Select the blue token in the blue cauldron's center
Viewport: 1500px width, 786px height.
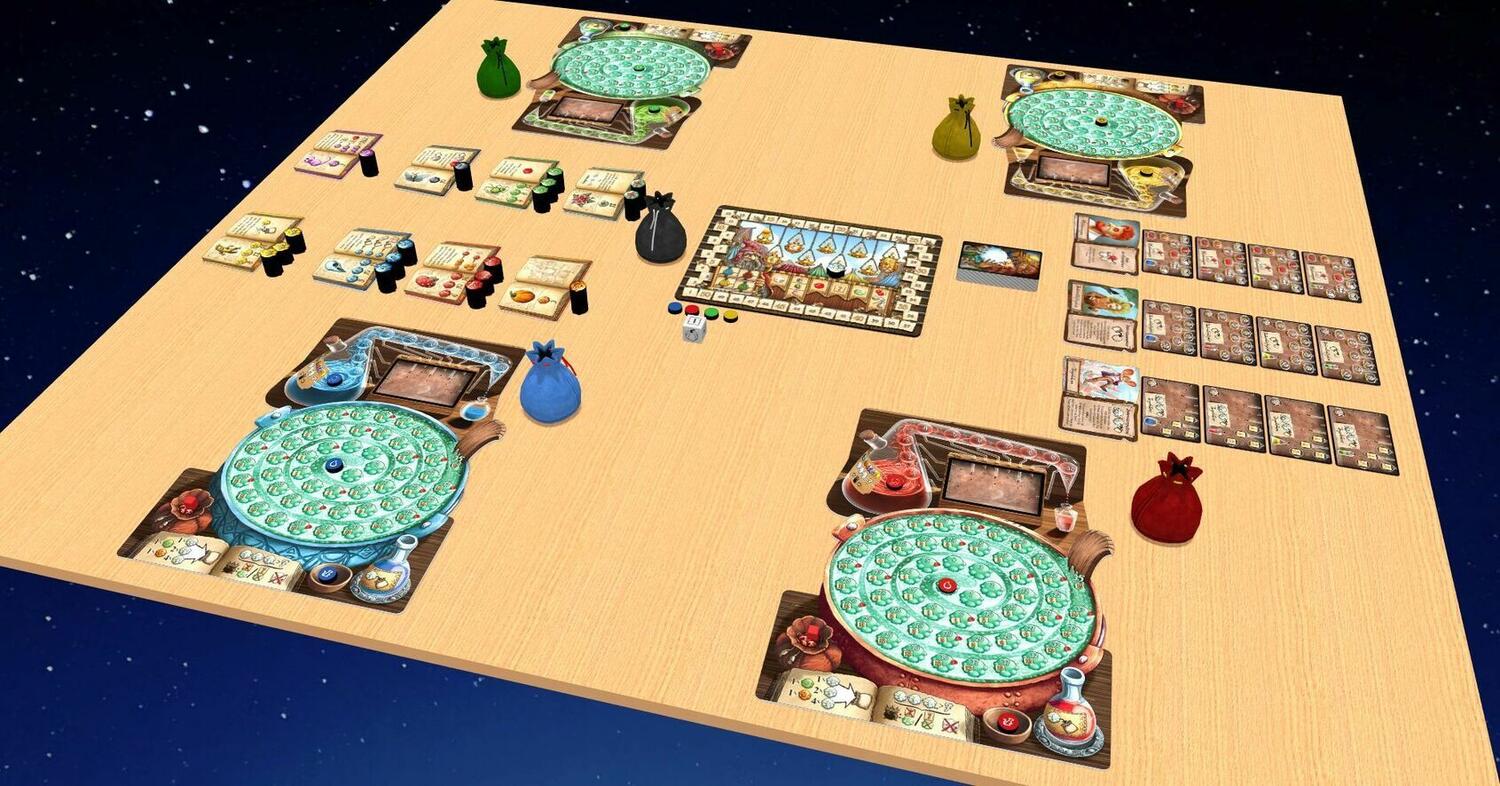(x=333, y=464)
